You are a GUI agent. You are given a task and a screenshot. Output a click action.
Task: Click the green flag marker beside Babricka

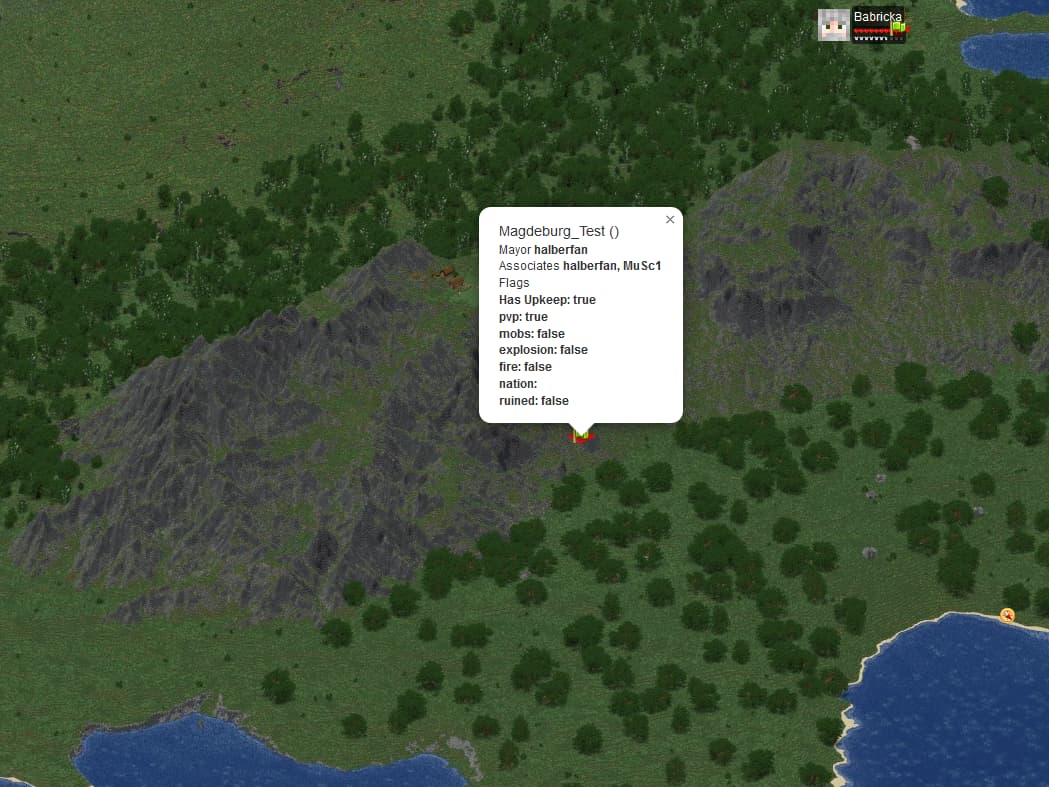pos(899,28)
